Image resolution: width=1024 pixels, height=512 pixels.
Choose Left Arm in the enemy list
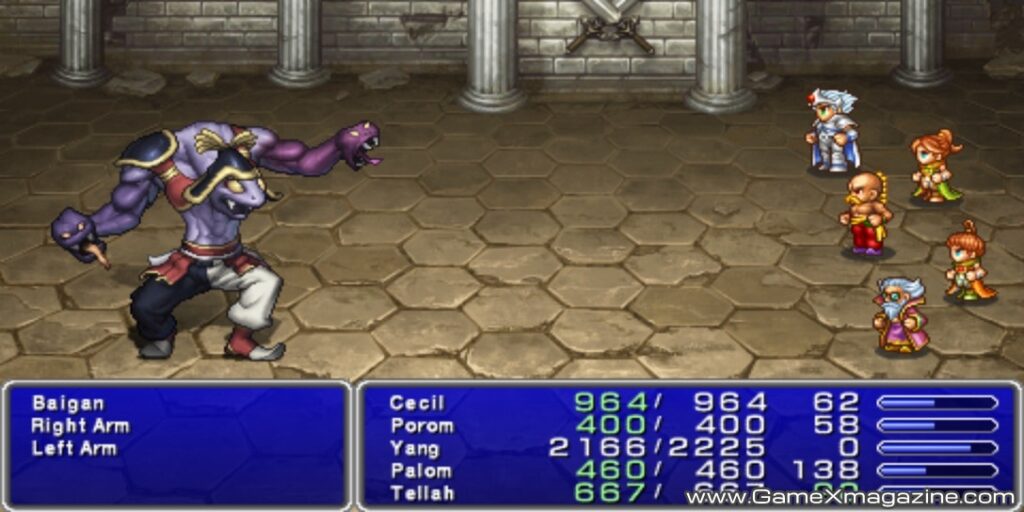pos(74,448)
